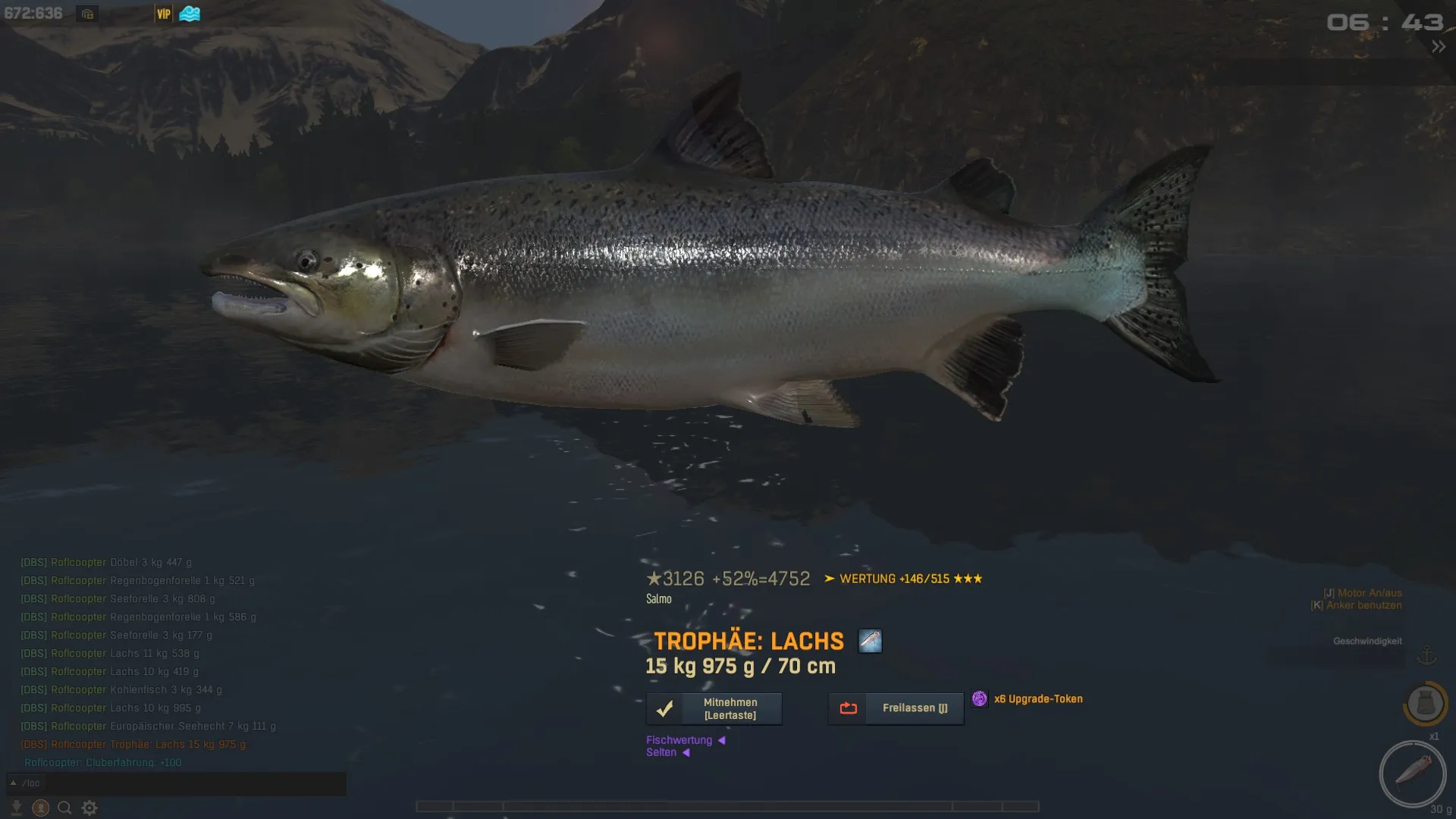Release the salmon with Freilassen

click(896, 708)
